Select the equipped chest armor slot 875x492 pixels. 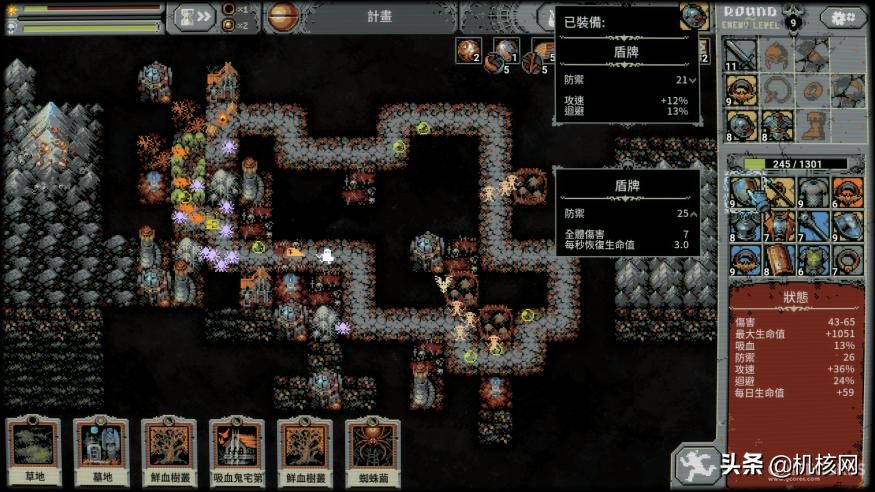click(x=774, y=126)
